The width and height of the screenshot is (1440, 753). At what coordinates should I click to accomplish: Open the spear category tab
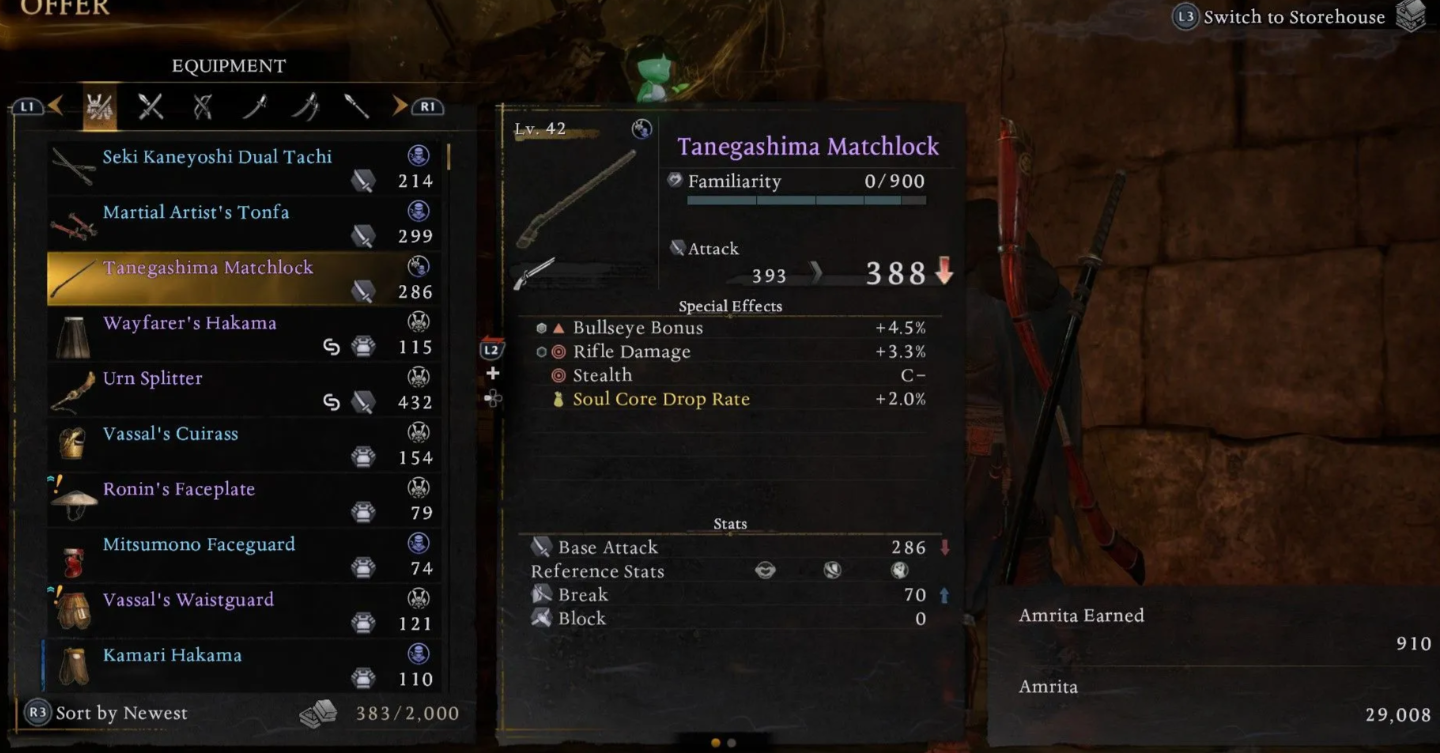pos(357,106)
